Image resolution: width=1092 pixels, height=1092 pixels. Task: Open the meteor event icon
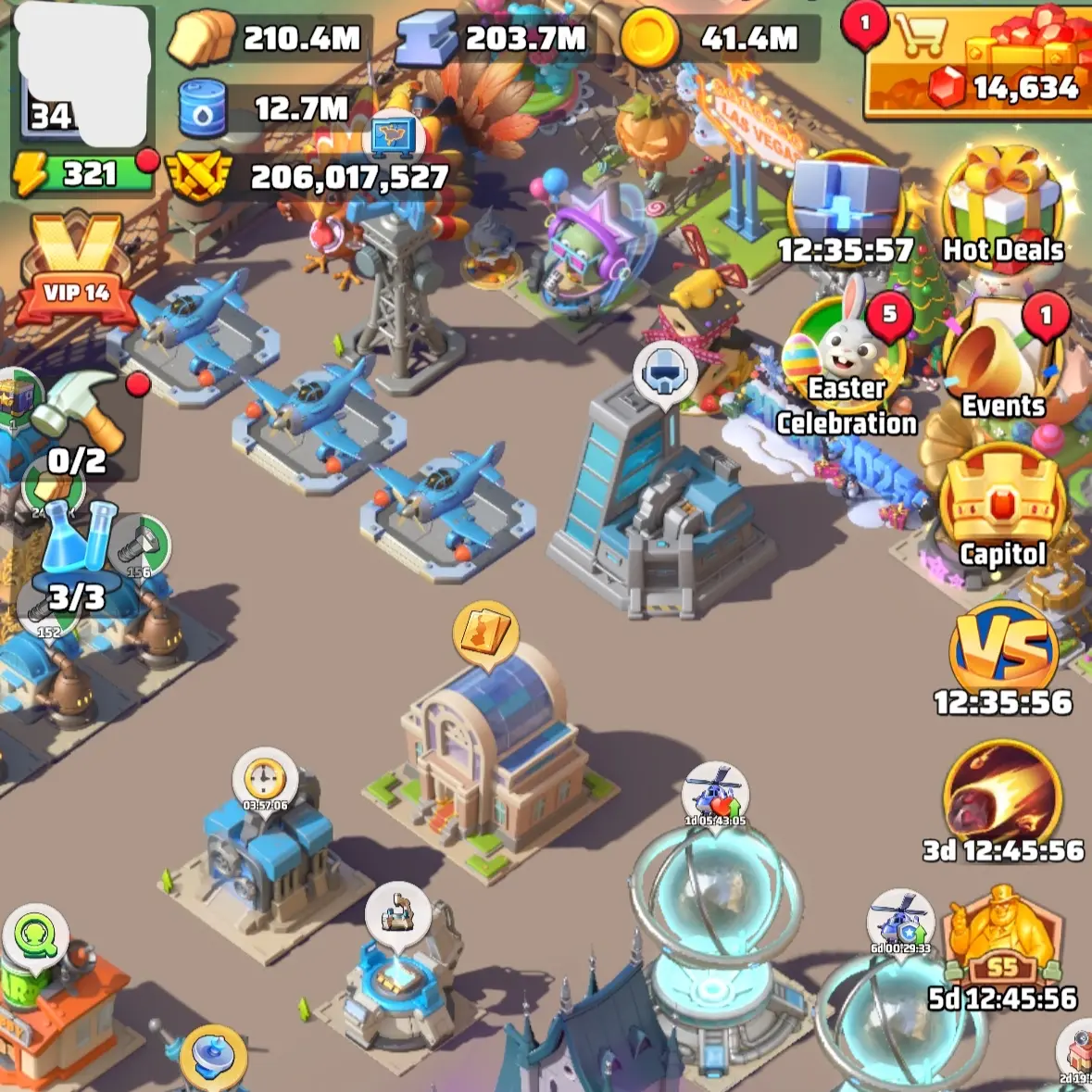1003,797
